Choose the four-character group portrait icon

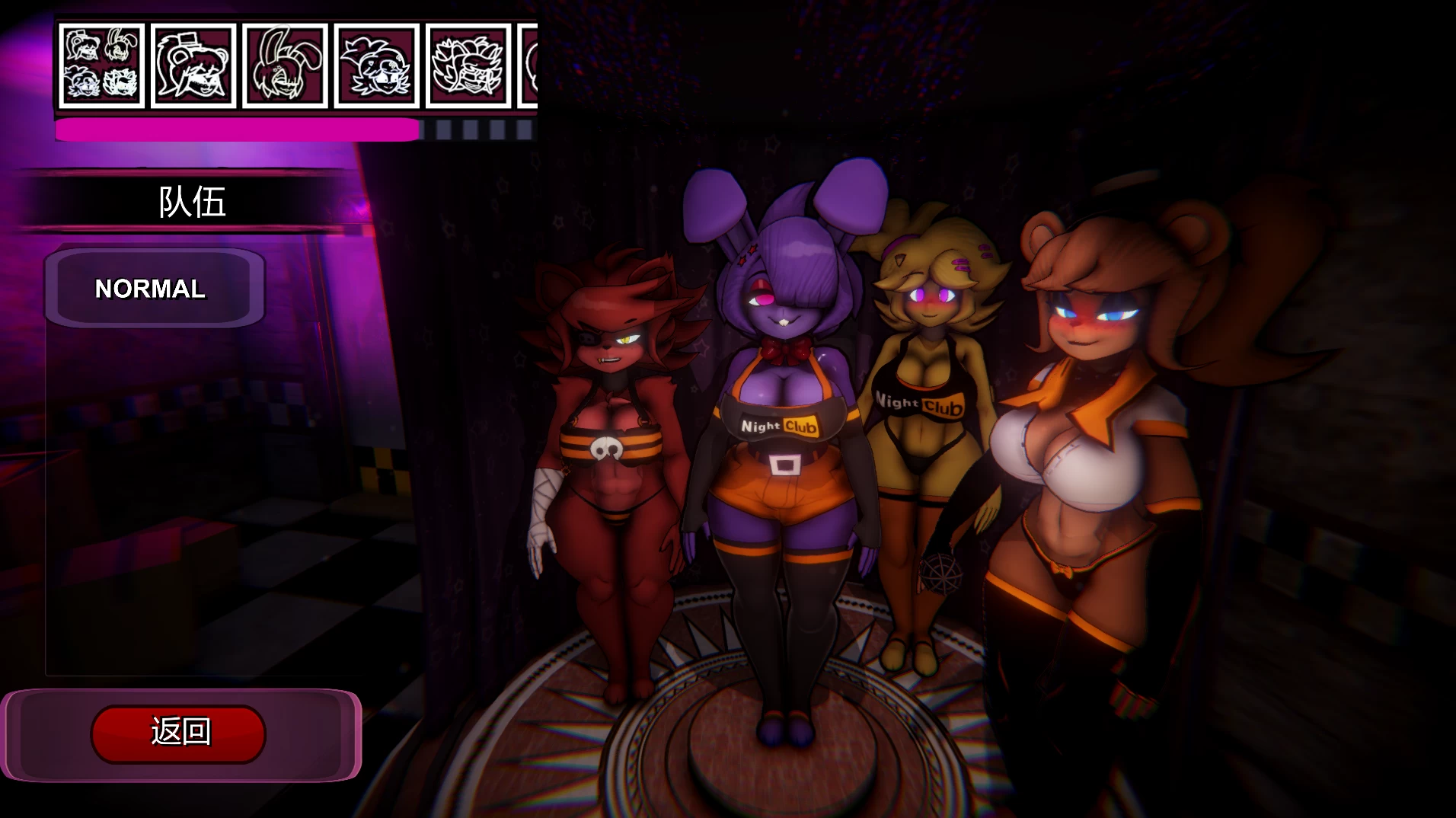101,66
